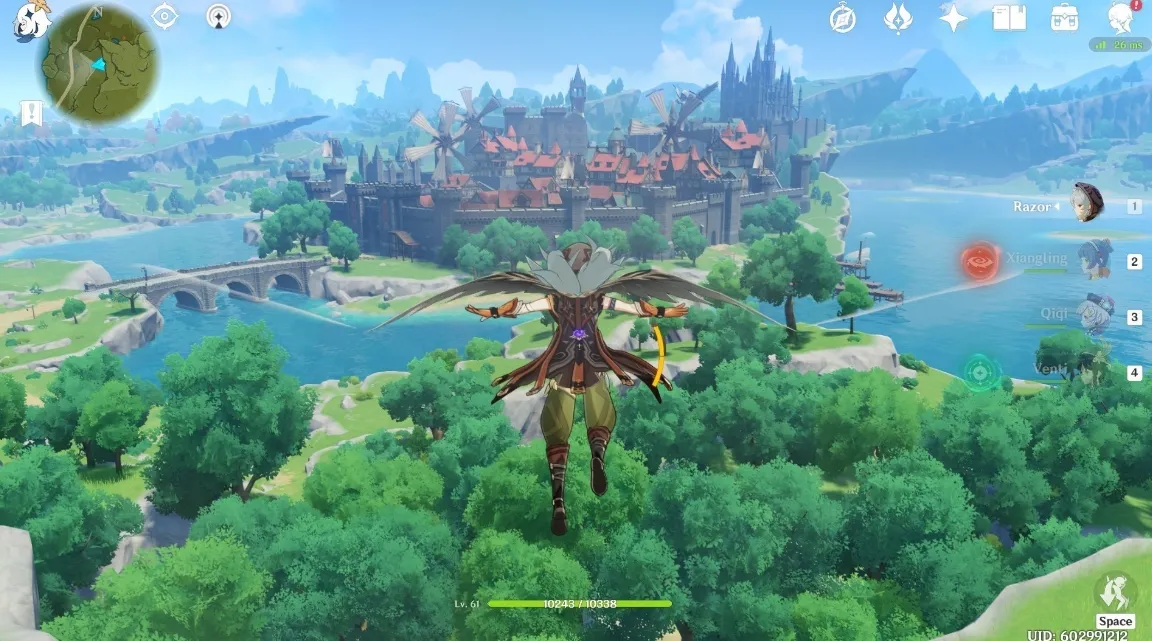The height and width of the screenshot is (641, 1152).
Task: Activate Venti's green elemental burst icon
Action: (982, 373)
